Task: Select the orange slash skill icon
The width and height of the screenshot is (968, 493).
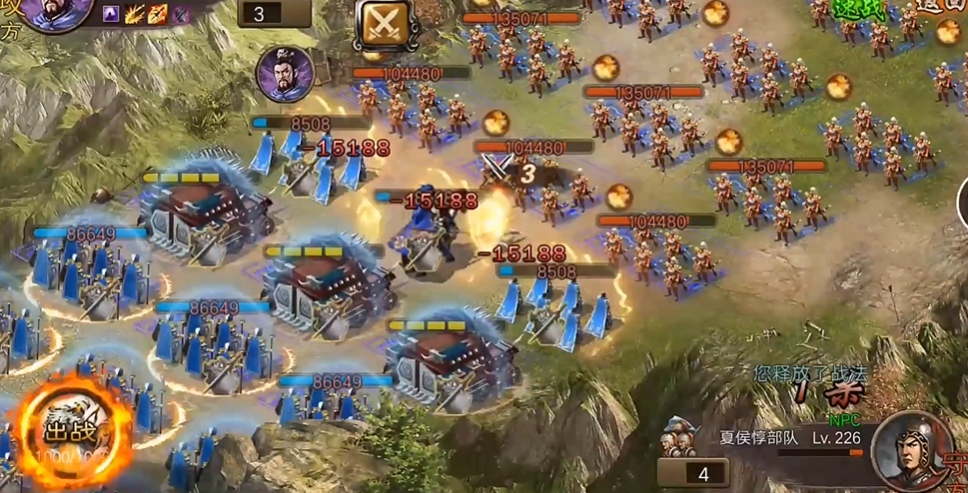Action: 158,14
